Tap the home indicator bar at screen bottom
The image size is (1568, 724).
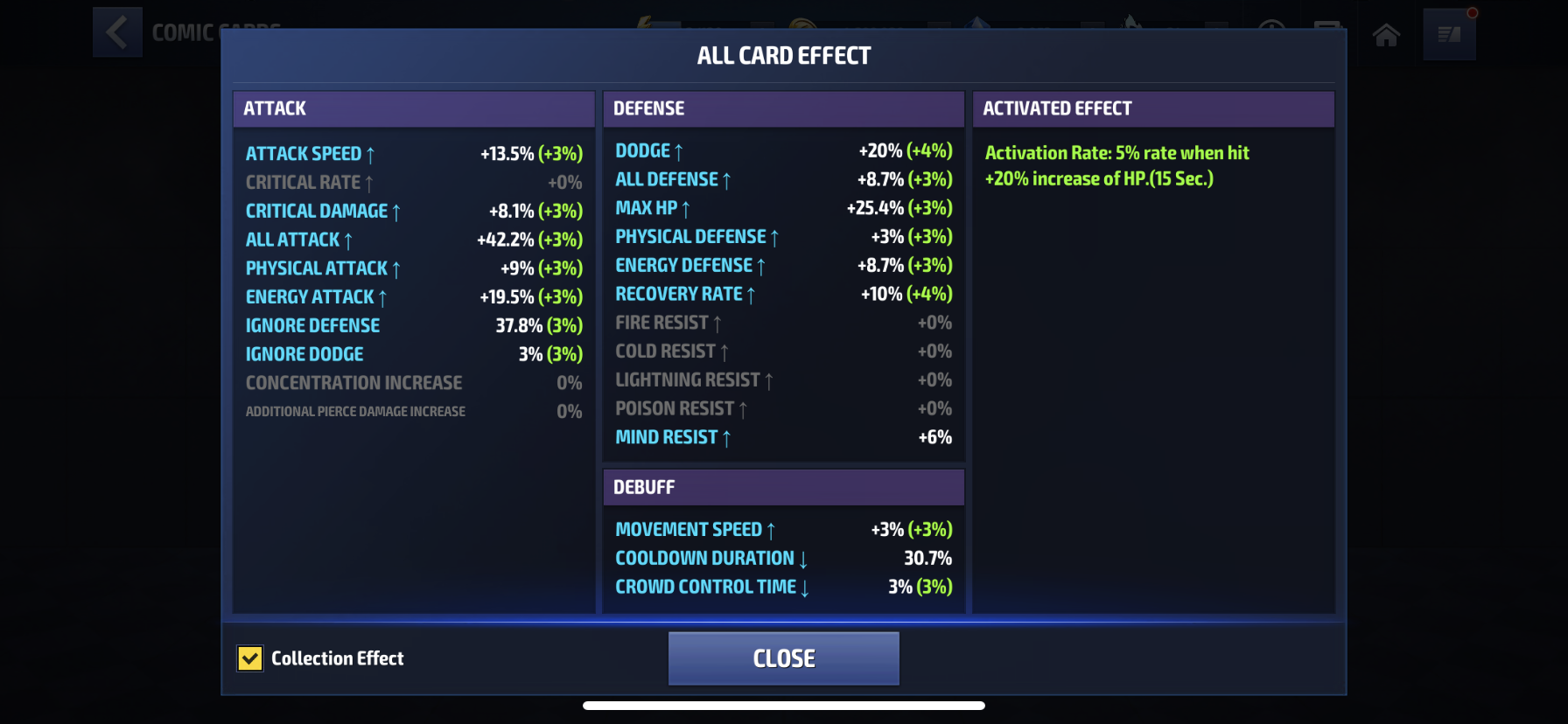(784, 704)
